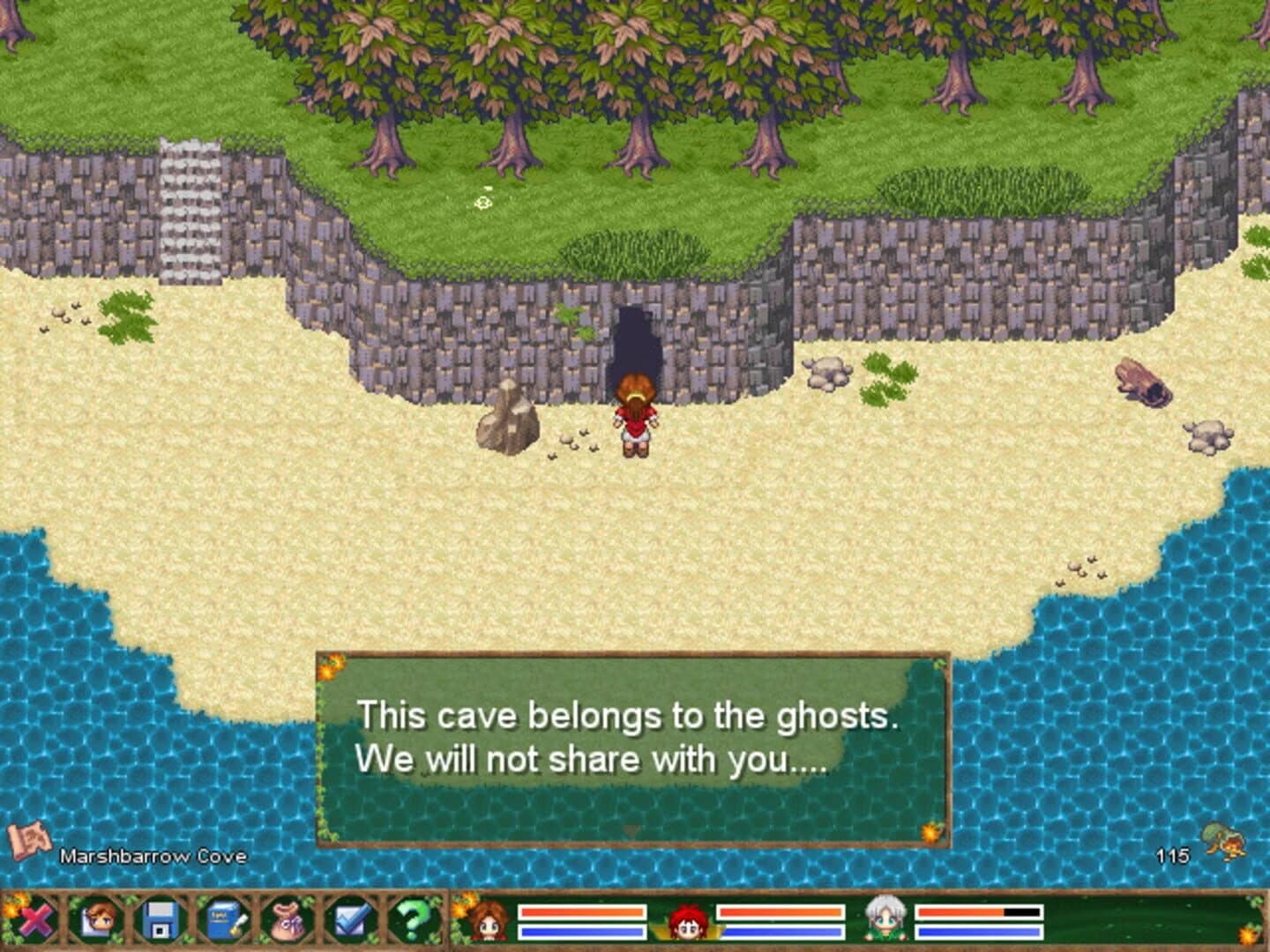
Task: Click the Marshbarrow Cove location label
Action: (x=152, y=856)
